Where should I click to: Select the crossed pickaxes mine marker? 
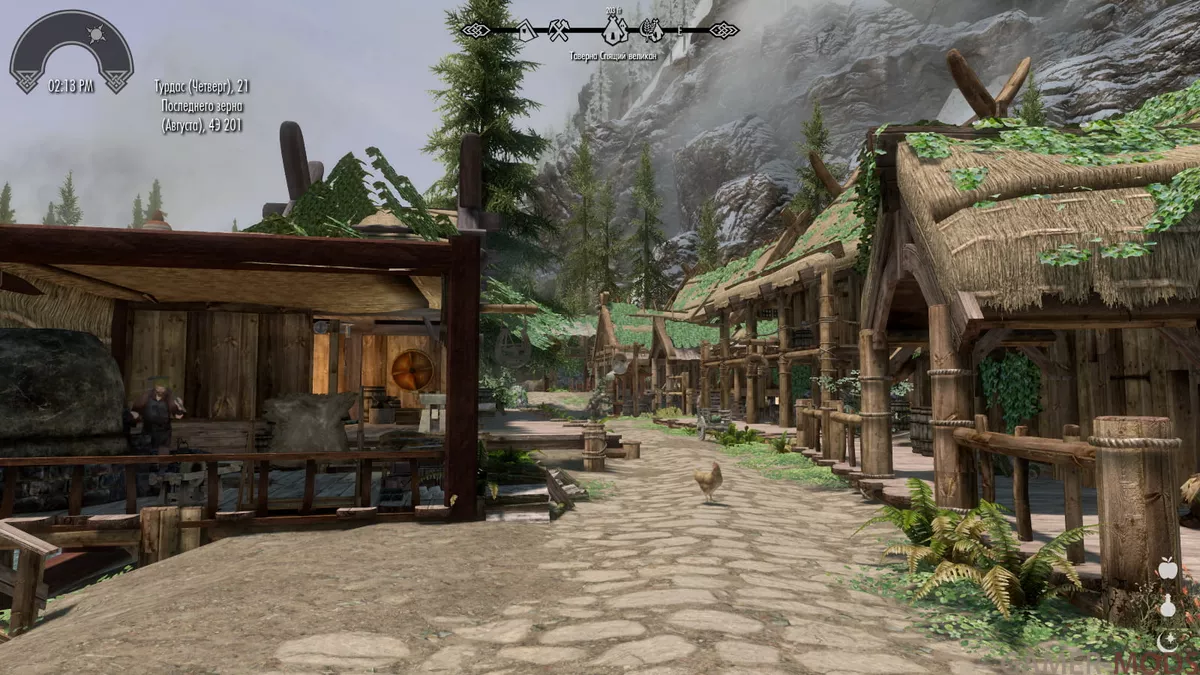click(x=558, y=31)
